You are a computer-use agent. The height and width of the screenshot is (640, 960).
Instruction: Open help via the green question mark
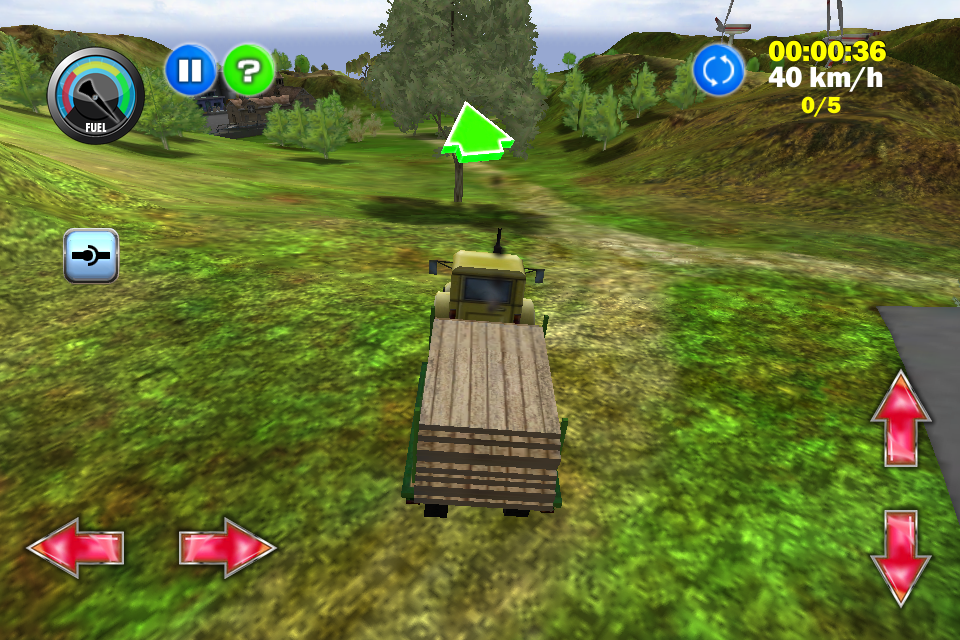248,70
